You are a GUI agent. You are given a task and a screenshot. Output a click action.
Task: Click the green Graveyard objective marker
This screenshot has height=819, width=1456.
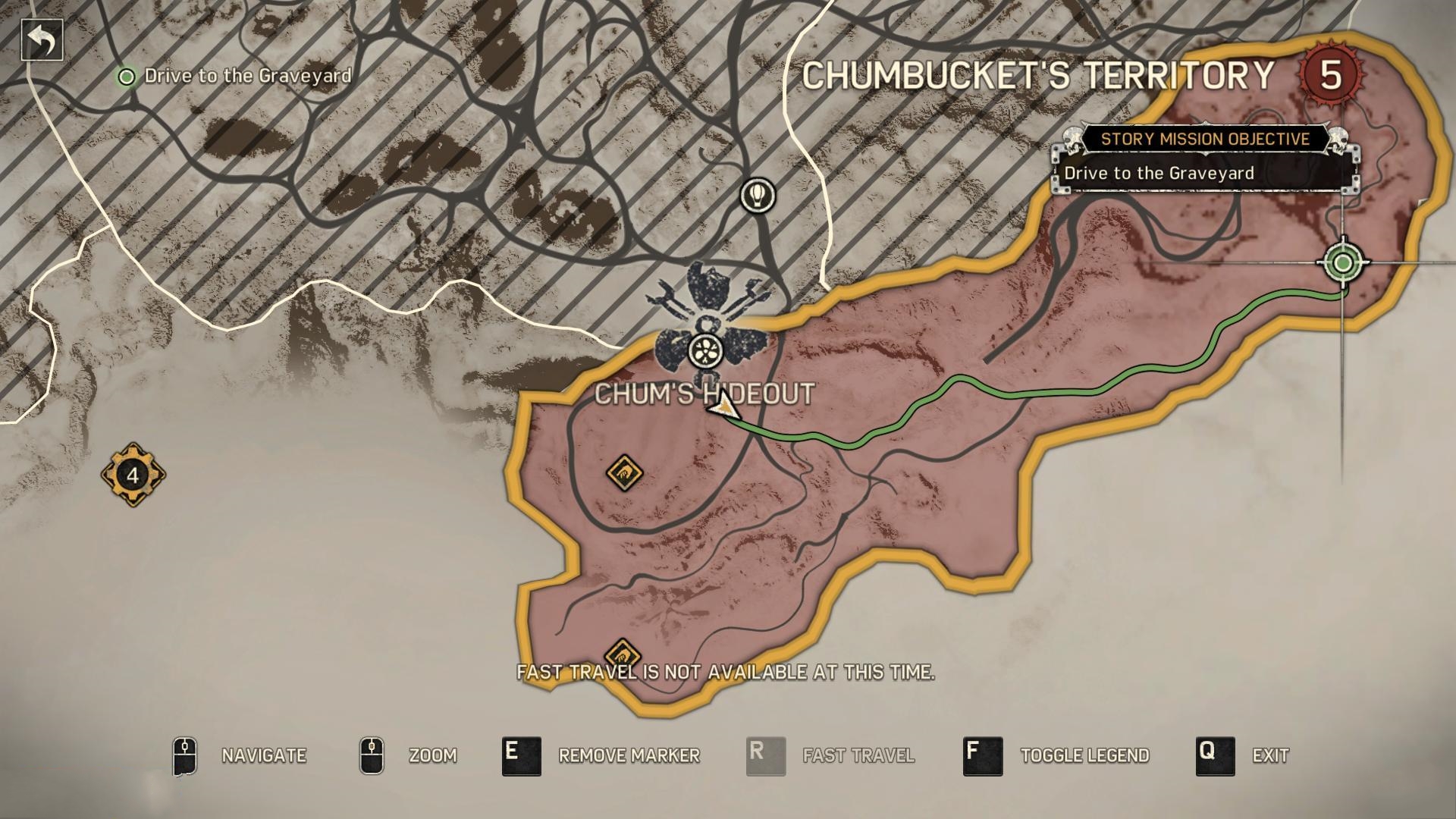(x=1343, y=263)
